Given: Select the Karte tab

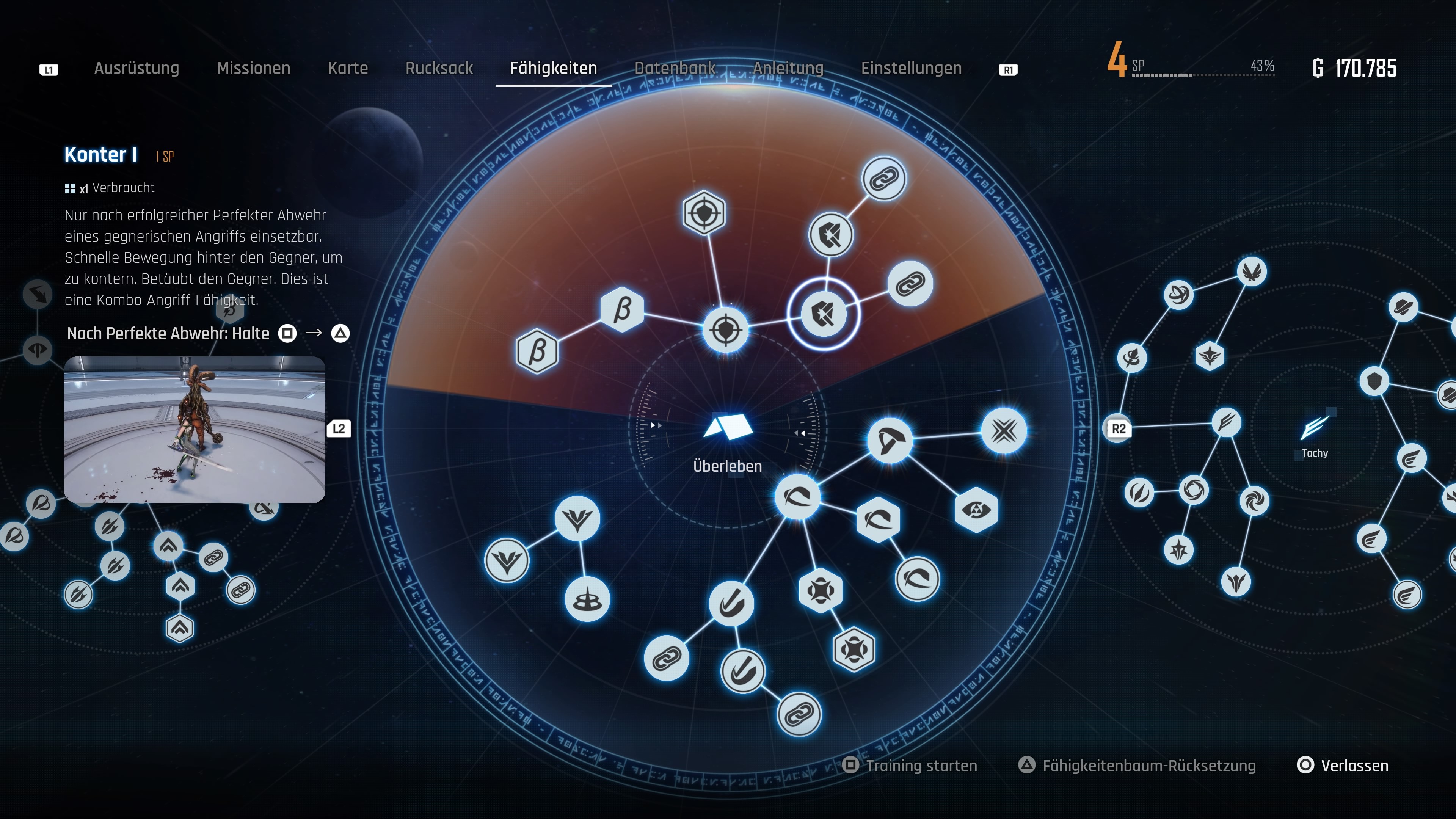Looking at the screenshot, I should [x=348, y=68].
